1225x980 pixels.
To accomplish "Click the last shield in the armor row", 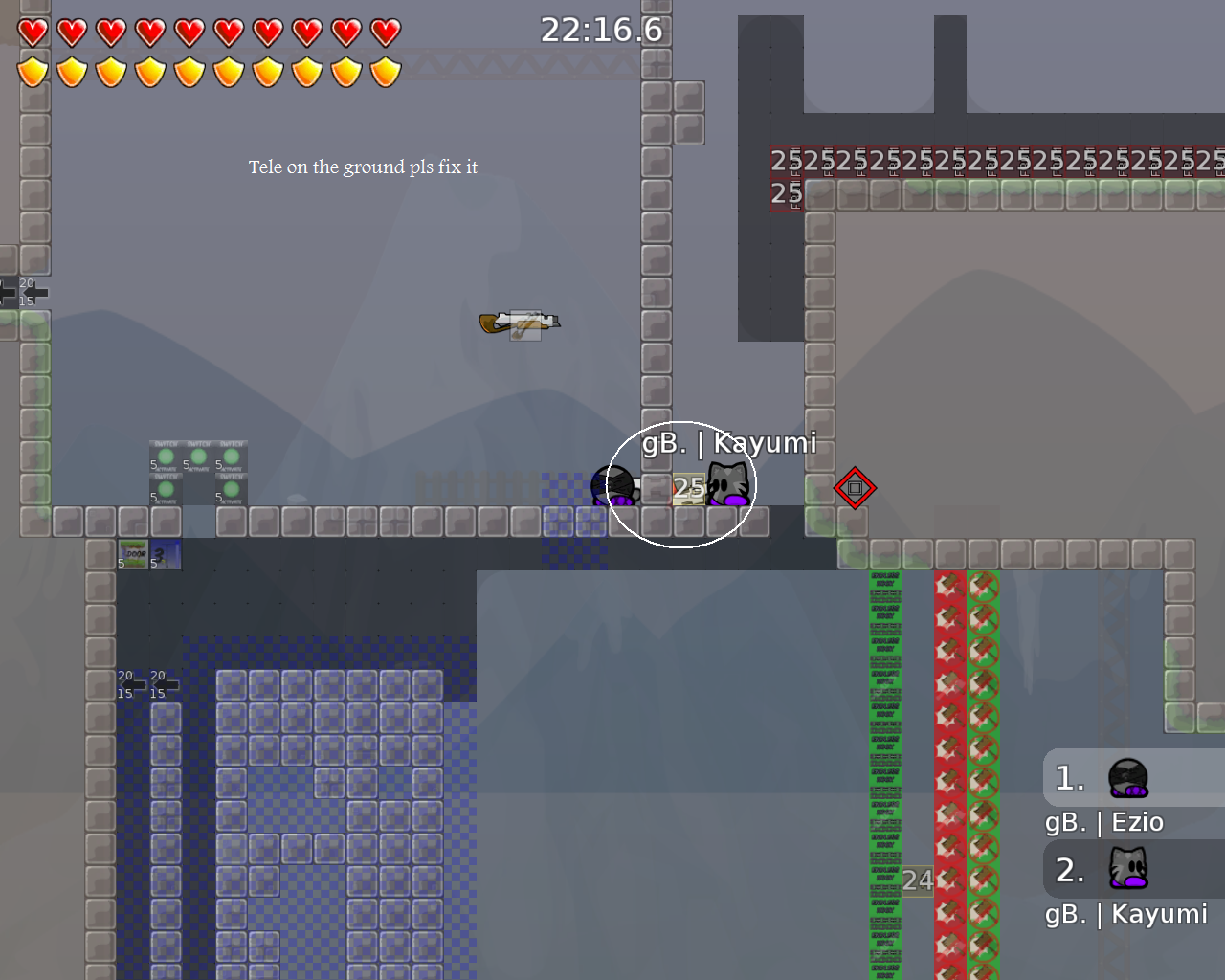I will 386,71.
